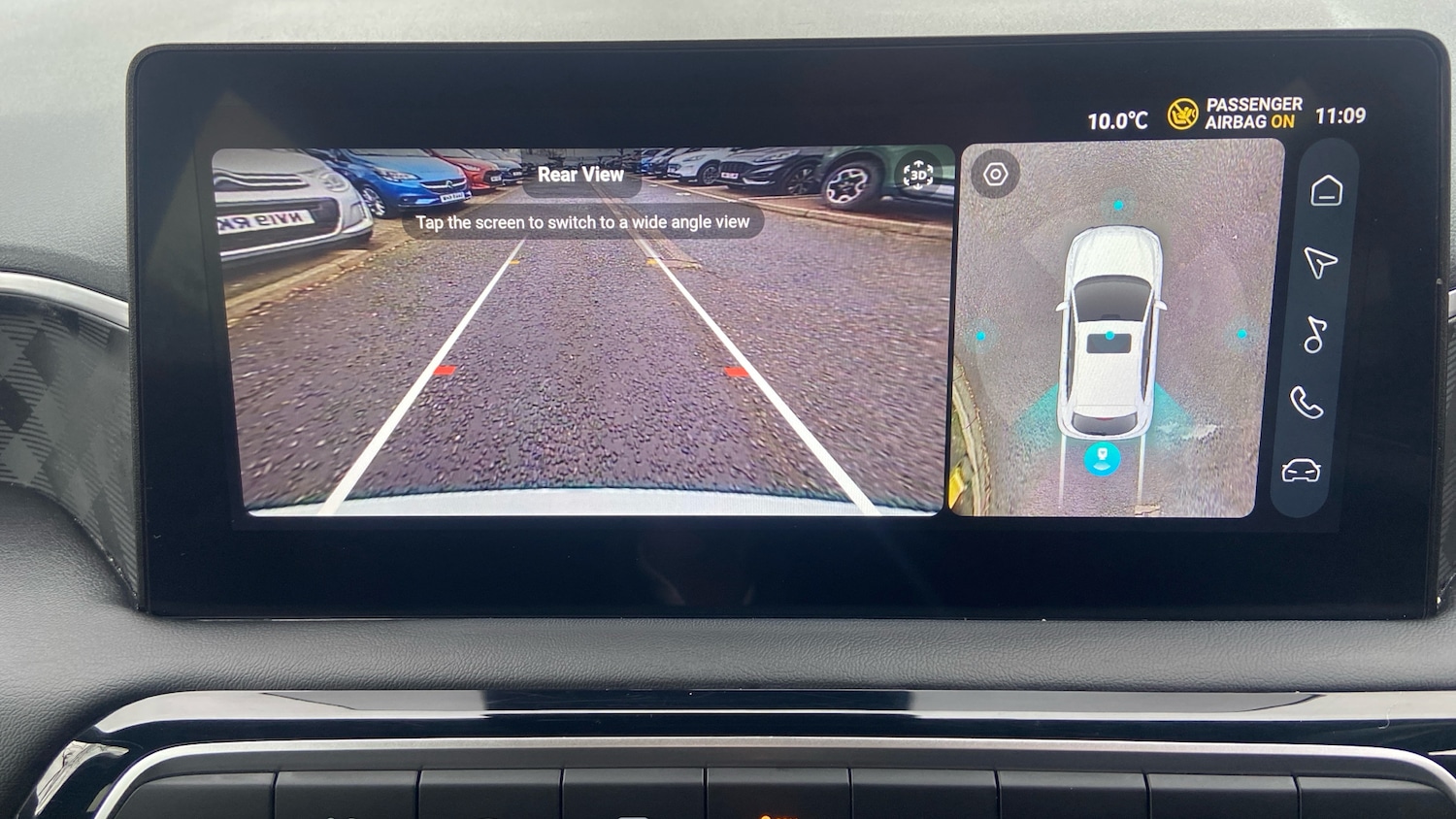Toggle the left-side blue sensor dot
The image size is (1456, 819).
[982, 335]
